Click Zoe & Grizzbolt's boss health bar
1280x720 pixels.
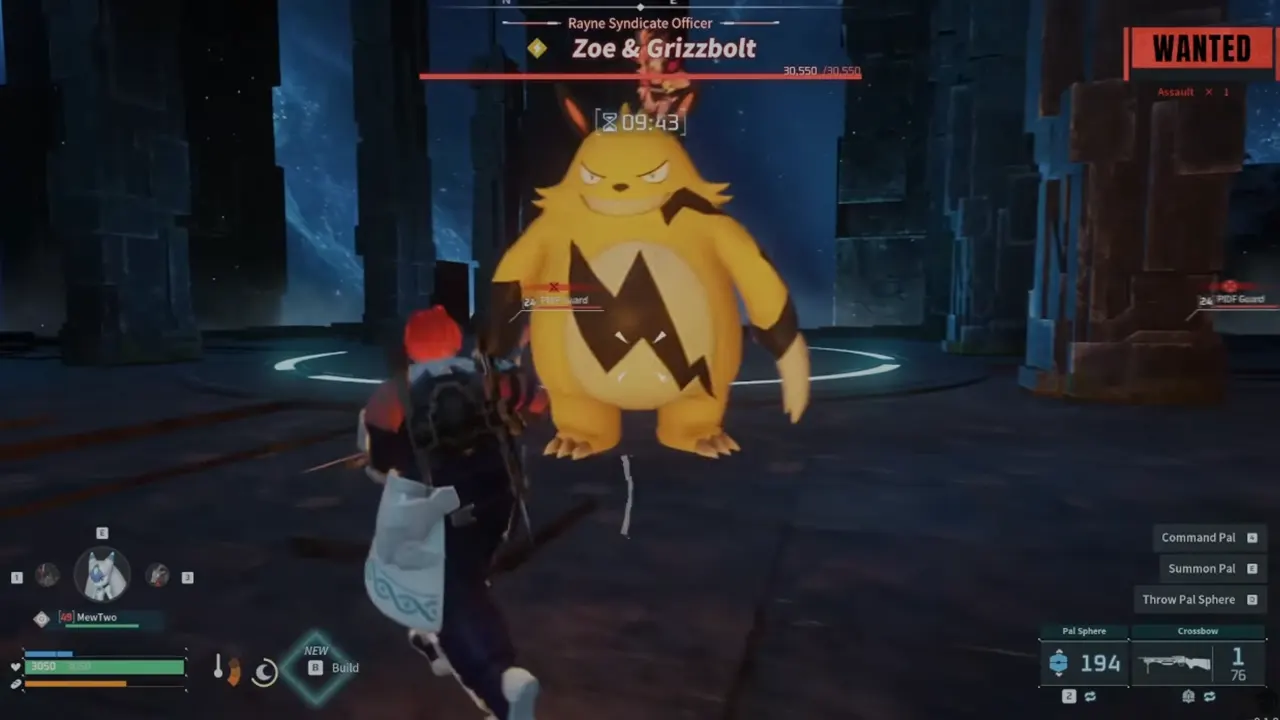click(640, 72)
